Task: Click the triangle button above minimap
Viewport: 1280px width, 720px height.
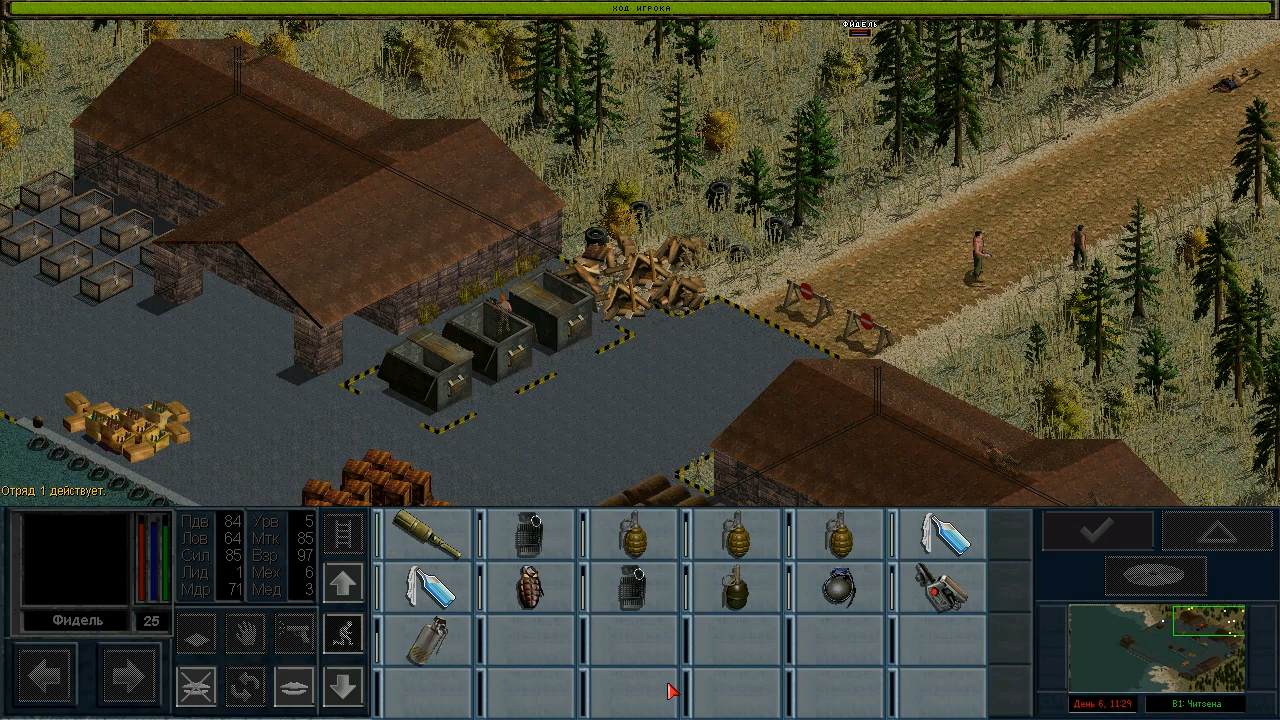Action: click(x=1217, y=530)
